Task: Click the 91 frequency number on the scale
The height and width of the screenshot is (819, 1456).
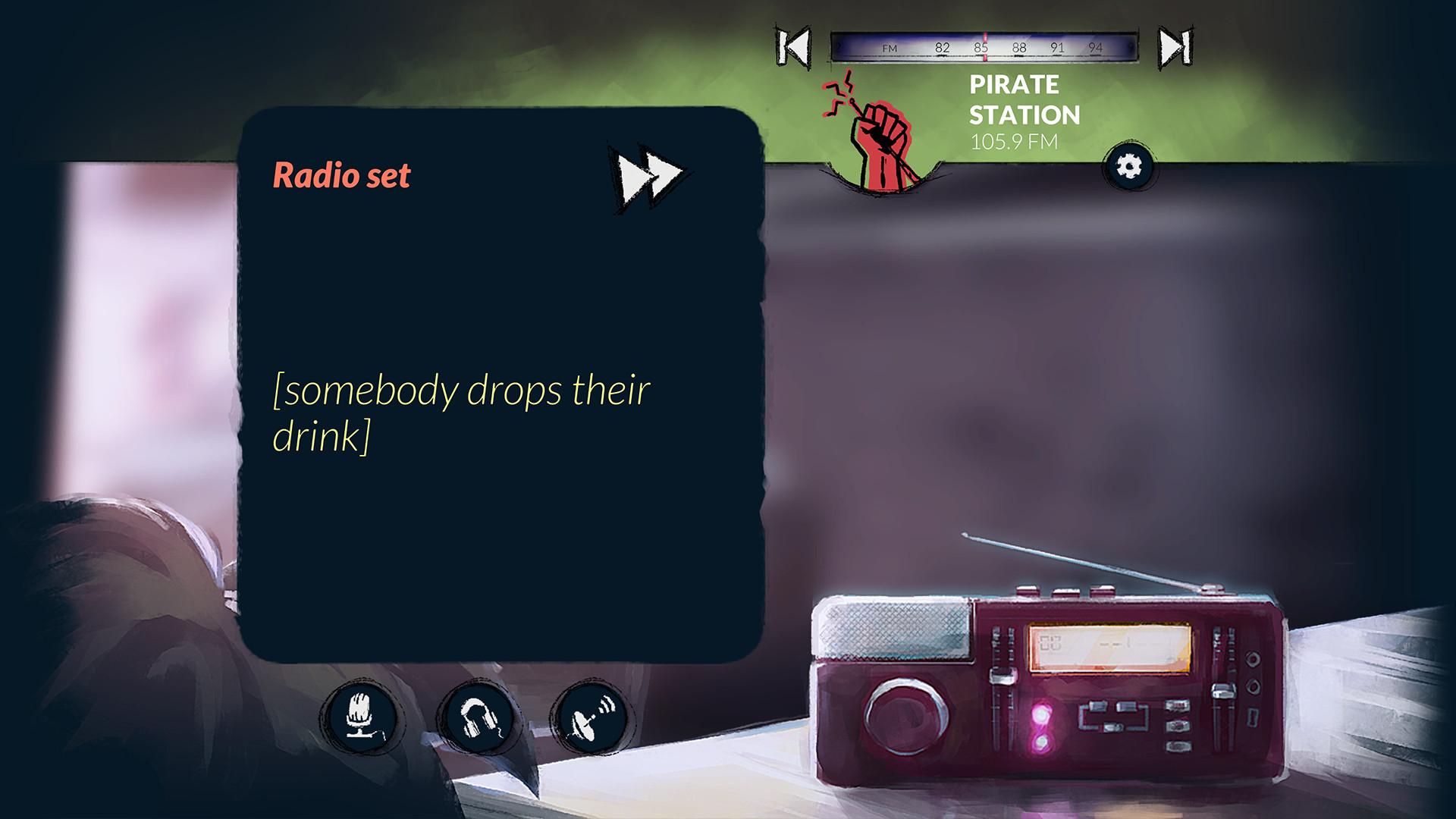Action: (x=1057, y=46)
